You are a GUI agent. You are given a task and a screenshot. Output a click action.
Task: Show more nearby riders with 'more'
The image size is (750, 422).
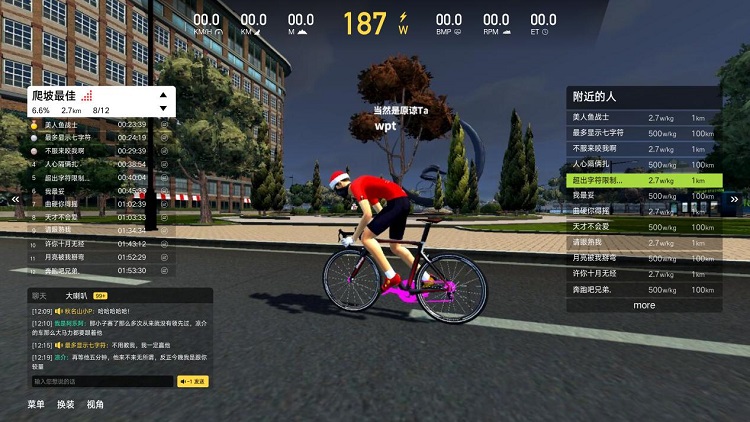click(644, 305)
